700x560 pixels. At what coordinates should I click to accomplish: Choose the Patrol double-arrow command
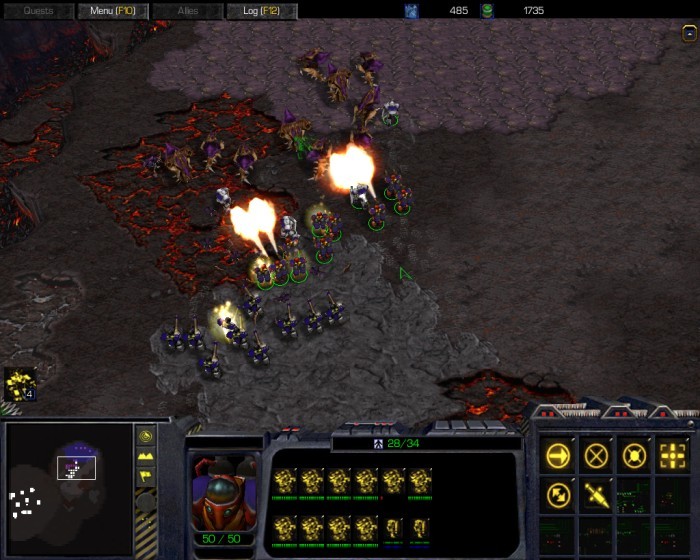click(559, 493)
